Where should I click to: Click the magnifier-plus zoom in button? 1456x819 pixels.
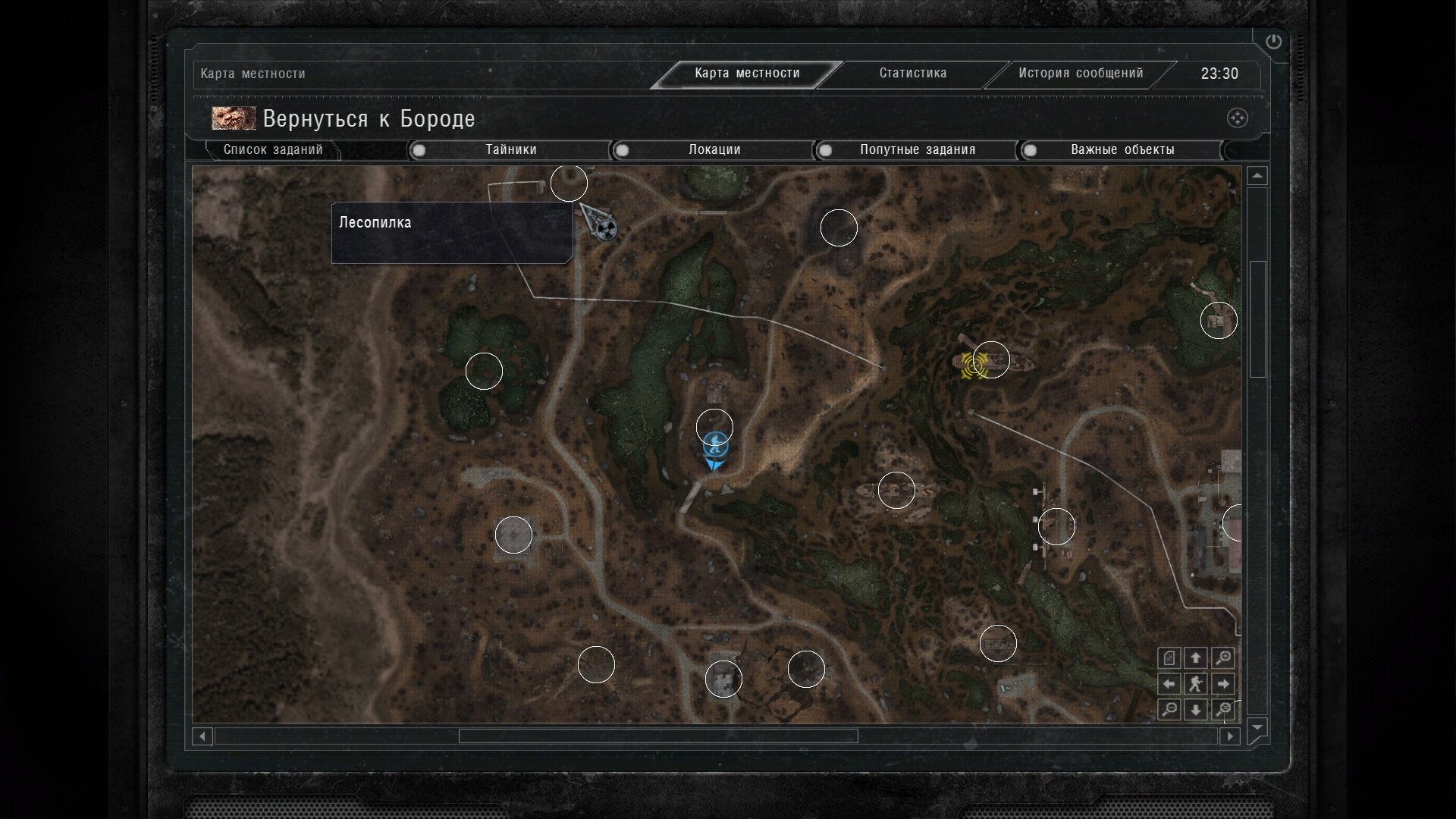pos(1222,657)
